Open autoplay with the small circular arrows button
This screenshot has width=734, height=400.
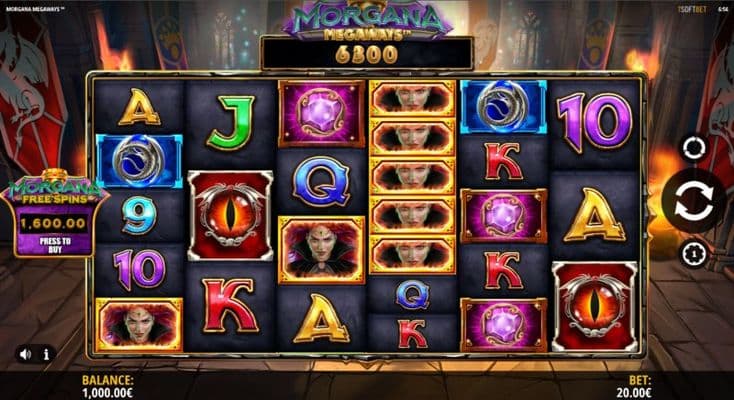pos(692,148)
